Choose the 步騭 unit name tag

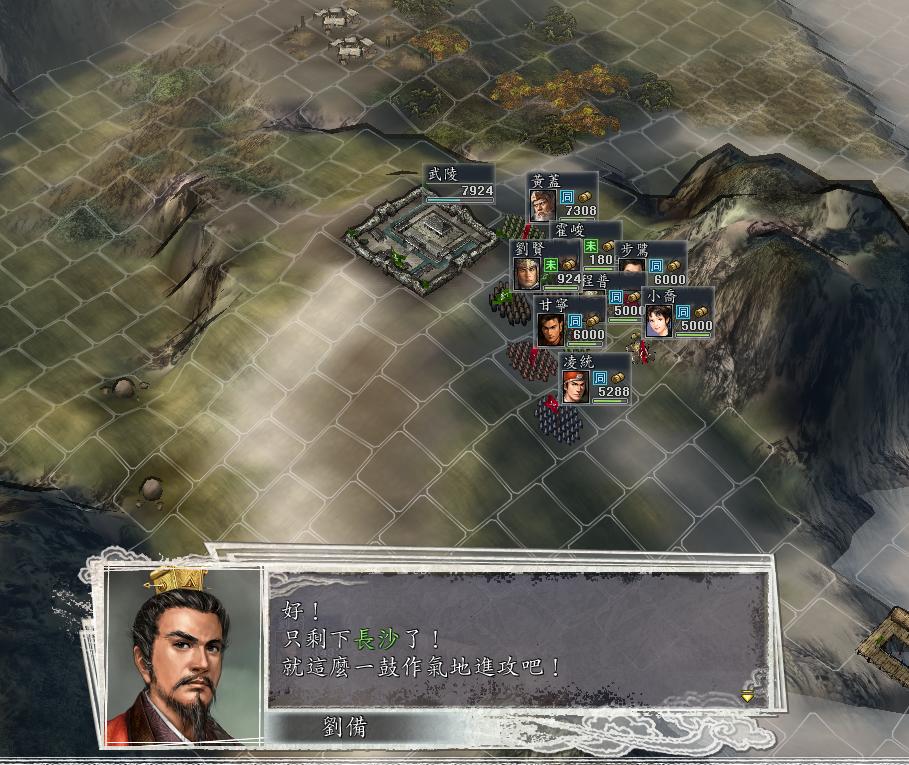[635, 249]
